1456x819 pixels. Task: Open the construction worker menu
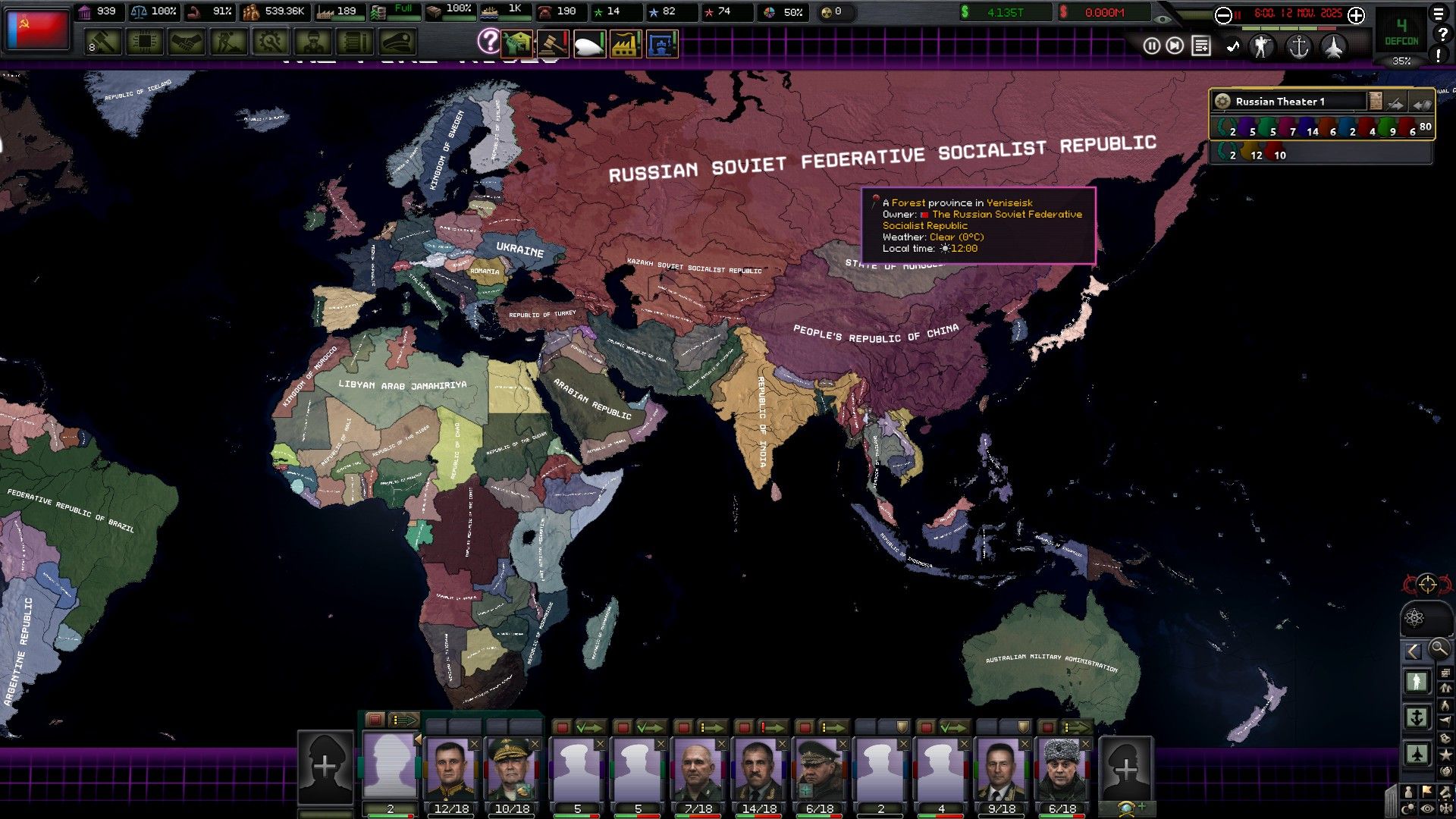[x=228, y=42]
